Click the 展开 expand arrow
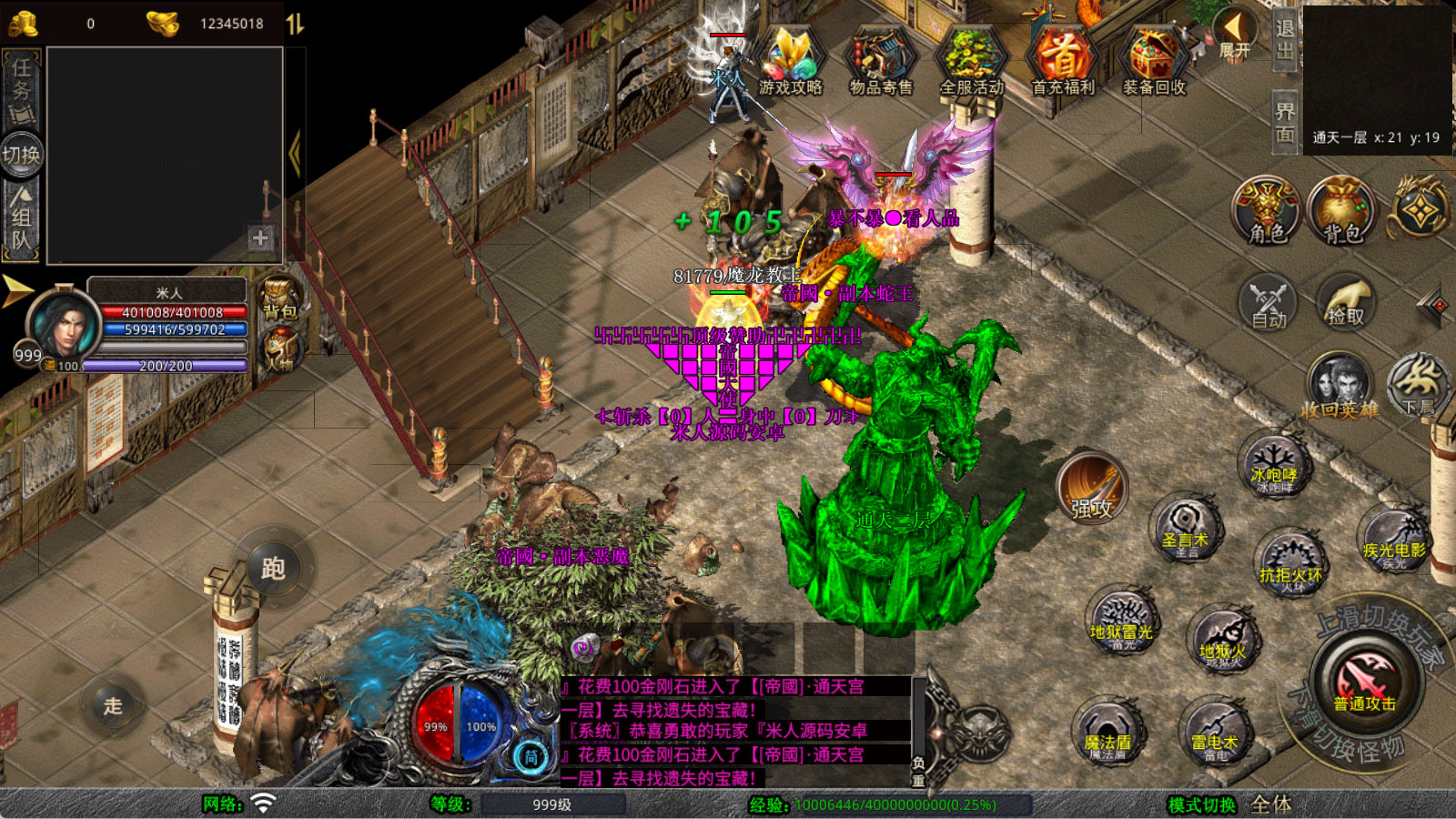1456x819 pixels. click(x=1236, y=33)
